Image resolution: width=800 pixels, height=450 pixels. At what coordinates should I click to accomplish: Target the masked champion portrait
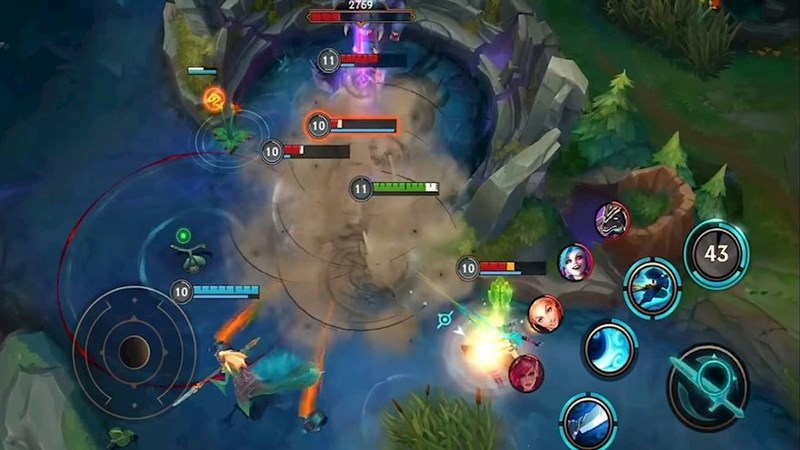tap(612, 219)
